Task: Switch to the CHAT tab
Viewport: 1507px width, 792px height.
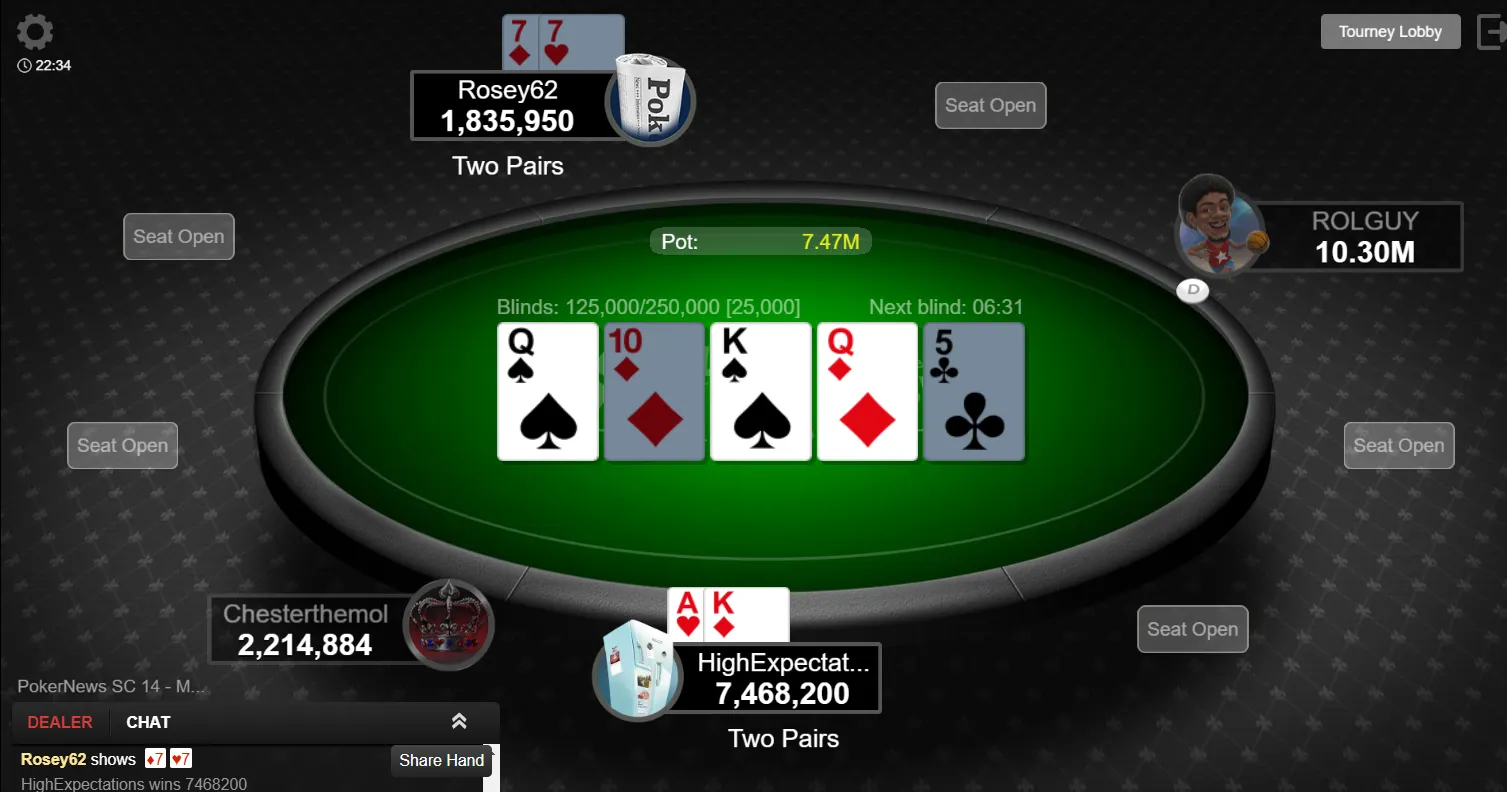Action: 148,722
